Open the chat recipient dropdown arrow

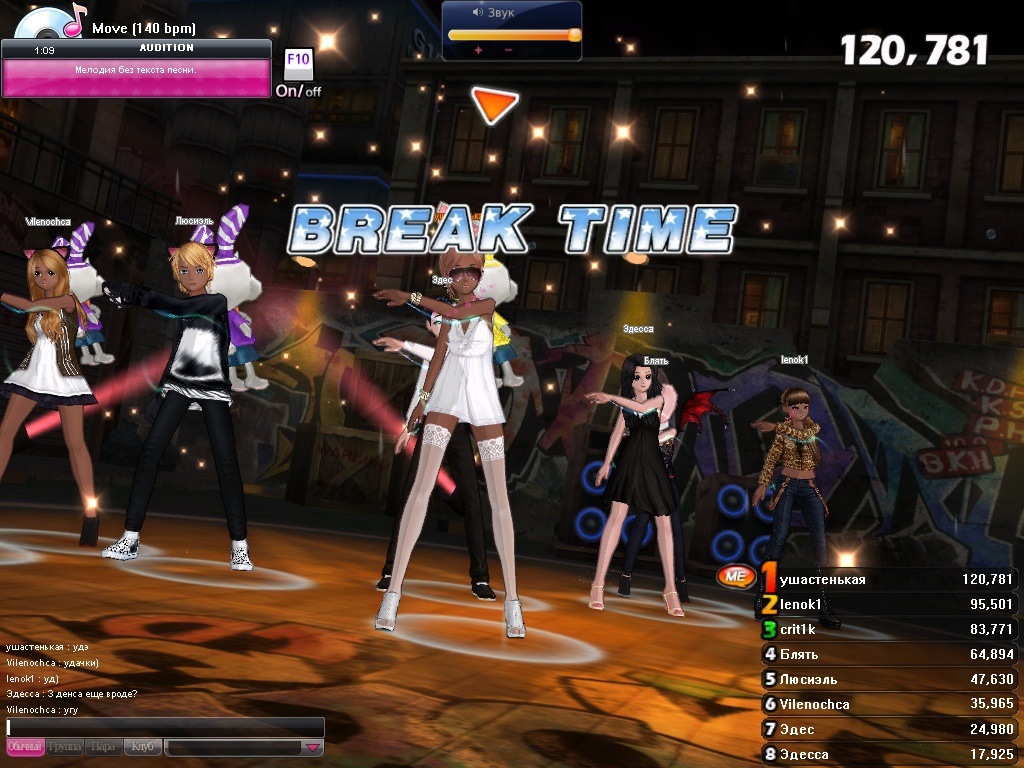click(313, 747)
